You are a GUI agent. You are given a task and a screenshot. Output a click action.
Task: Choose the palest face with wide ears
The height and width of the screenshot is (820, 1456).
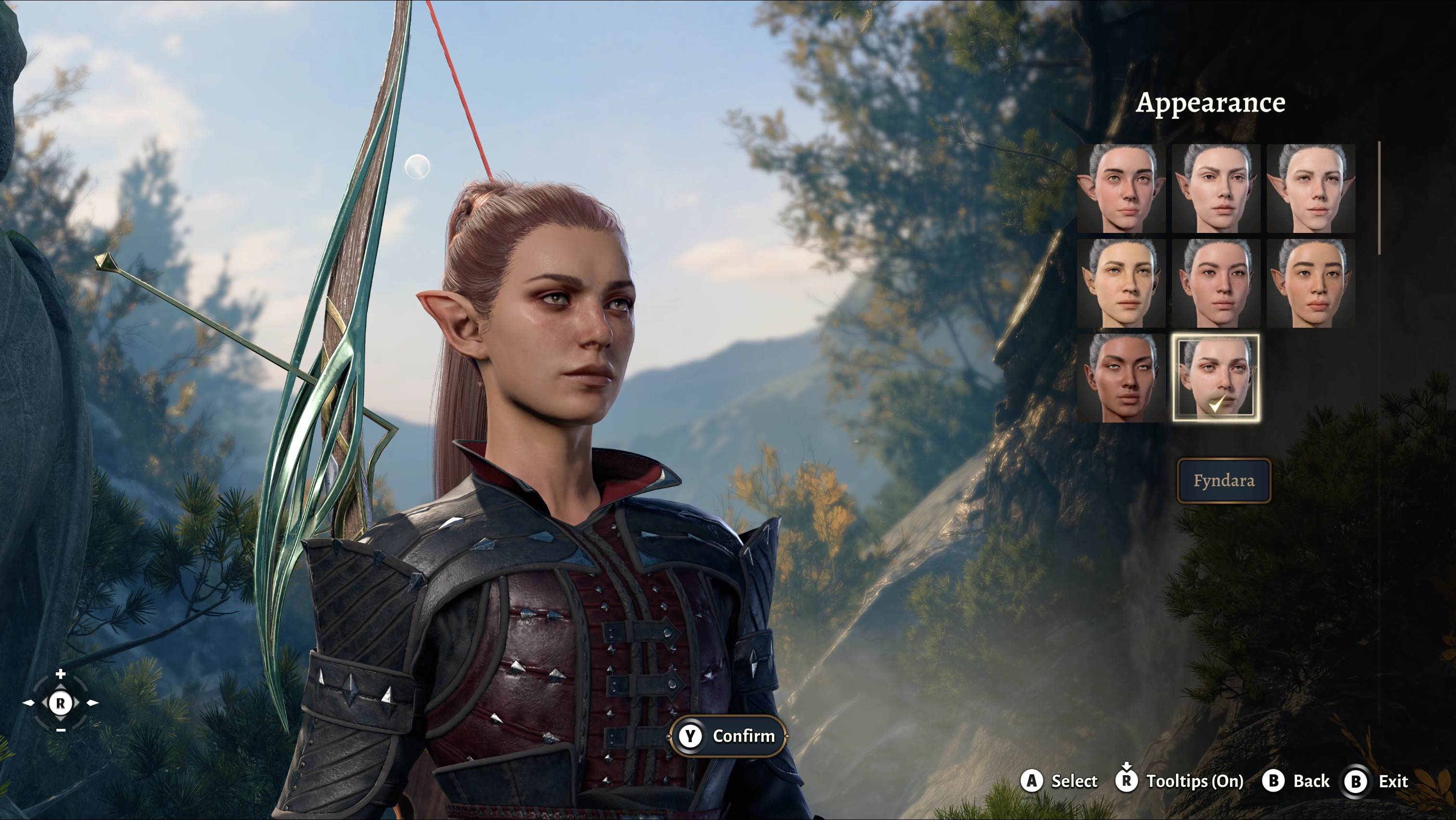coord(1311,188)
